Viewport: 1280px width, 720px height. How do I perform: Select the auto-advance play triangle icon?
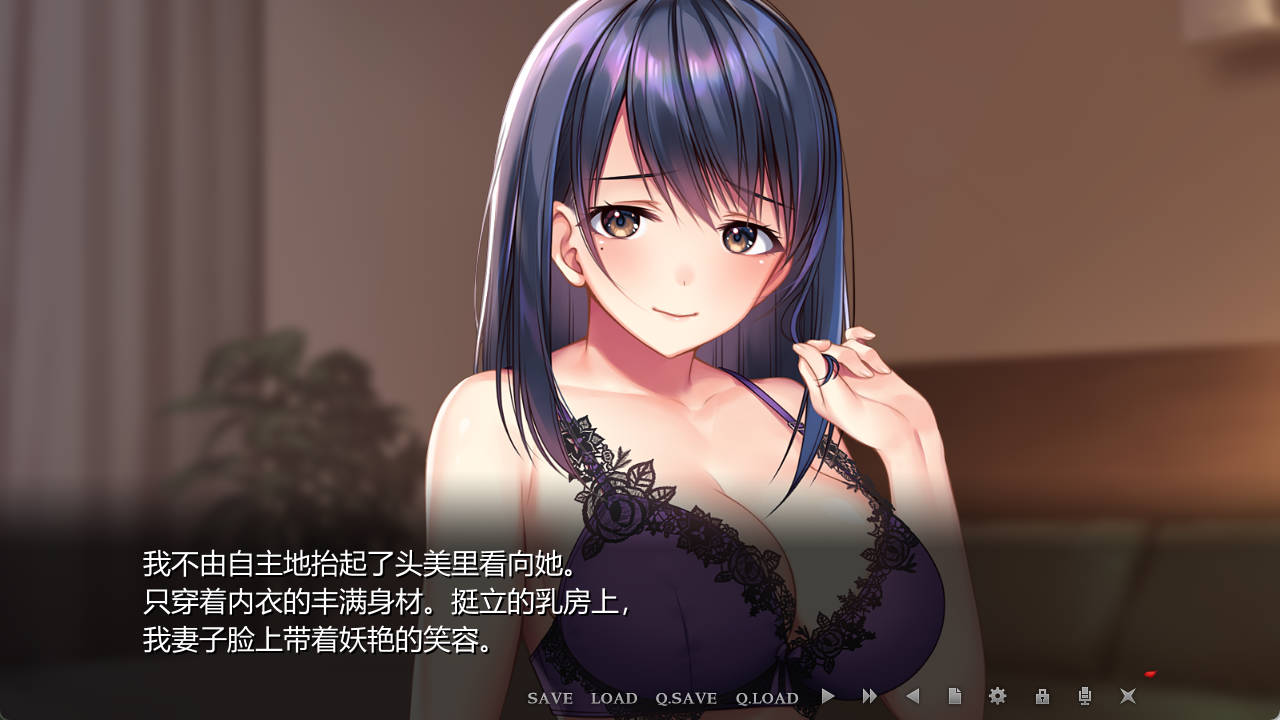click(826, 698)
